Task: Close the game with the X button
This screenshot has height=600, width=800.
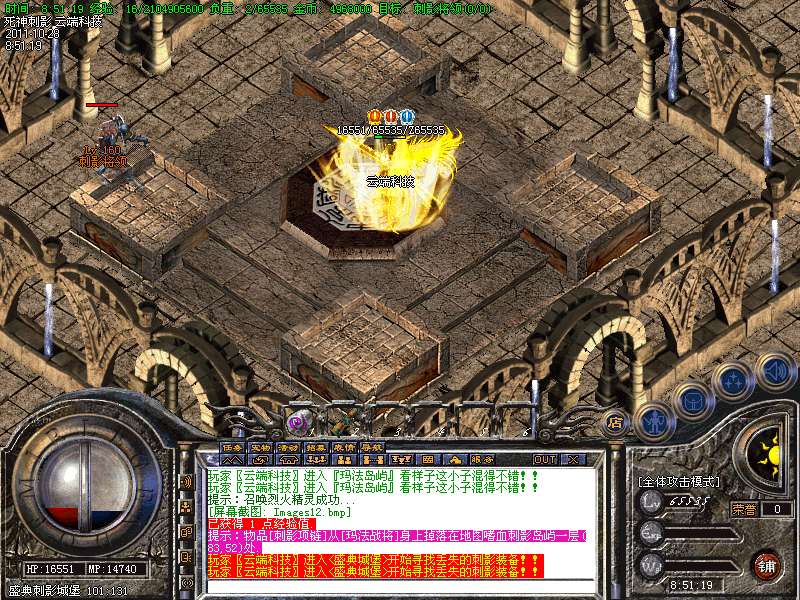Action: coord(573,459)
